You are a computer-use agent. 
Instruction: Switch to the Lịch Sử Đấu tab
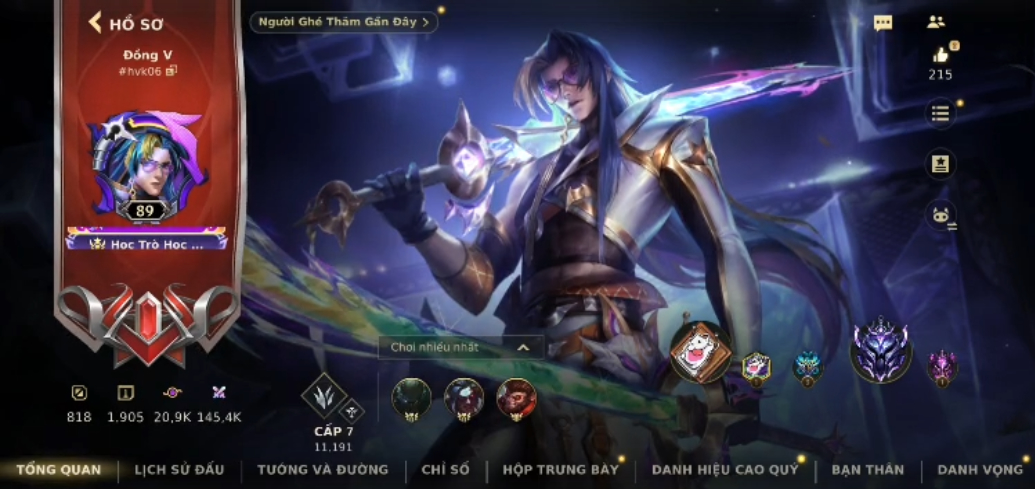point(179,469)
